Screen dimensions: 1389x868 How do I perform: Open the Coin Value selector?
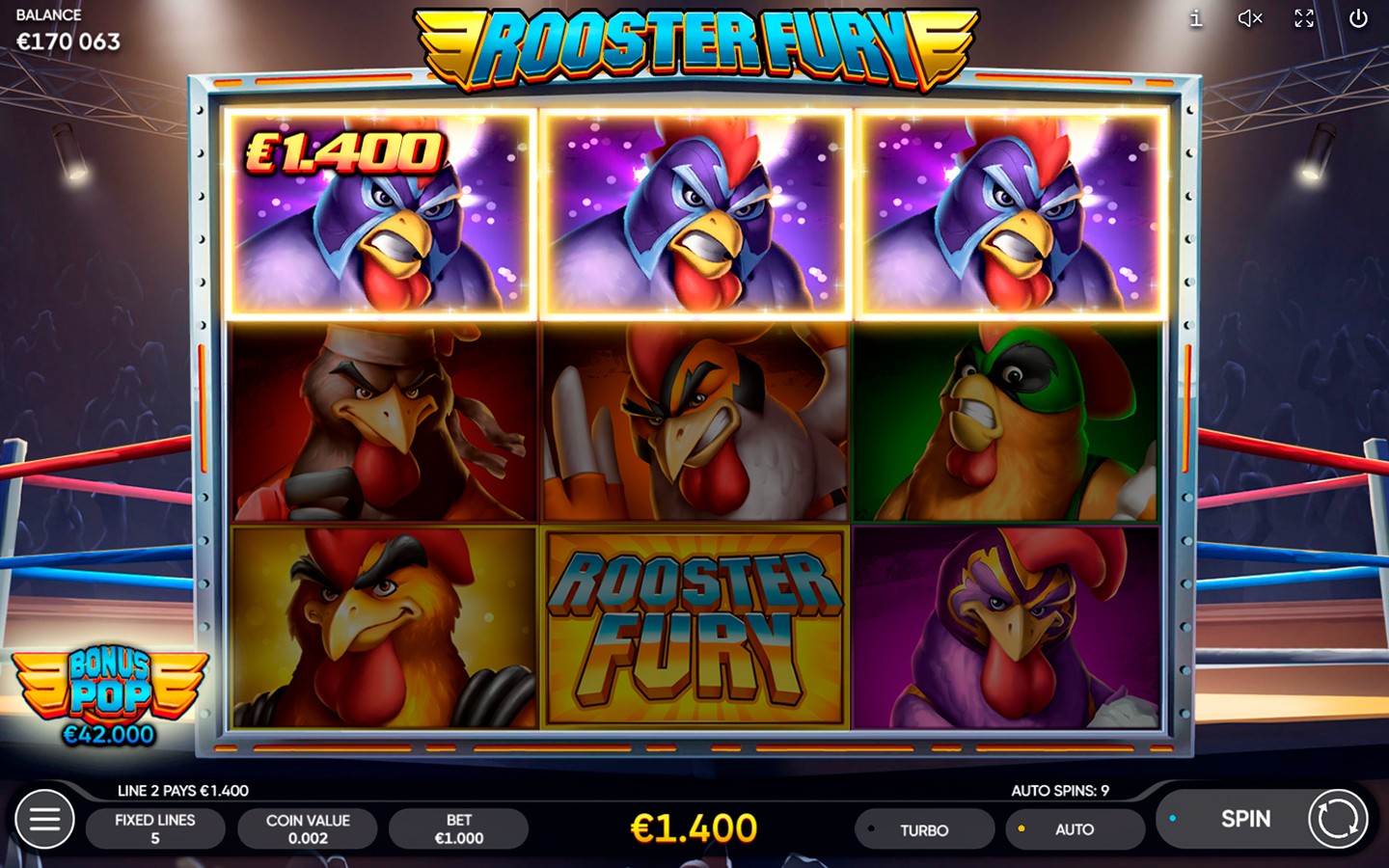click(308, 827)
